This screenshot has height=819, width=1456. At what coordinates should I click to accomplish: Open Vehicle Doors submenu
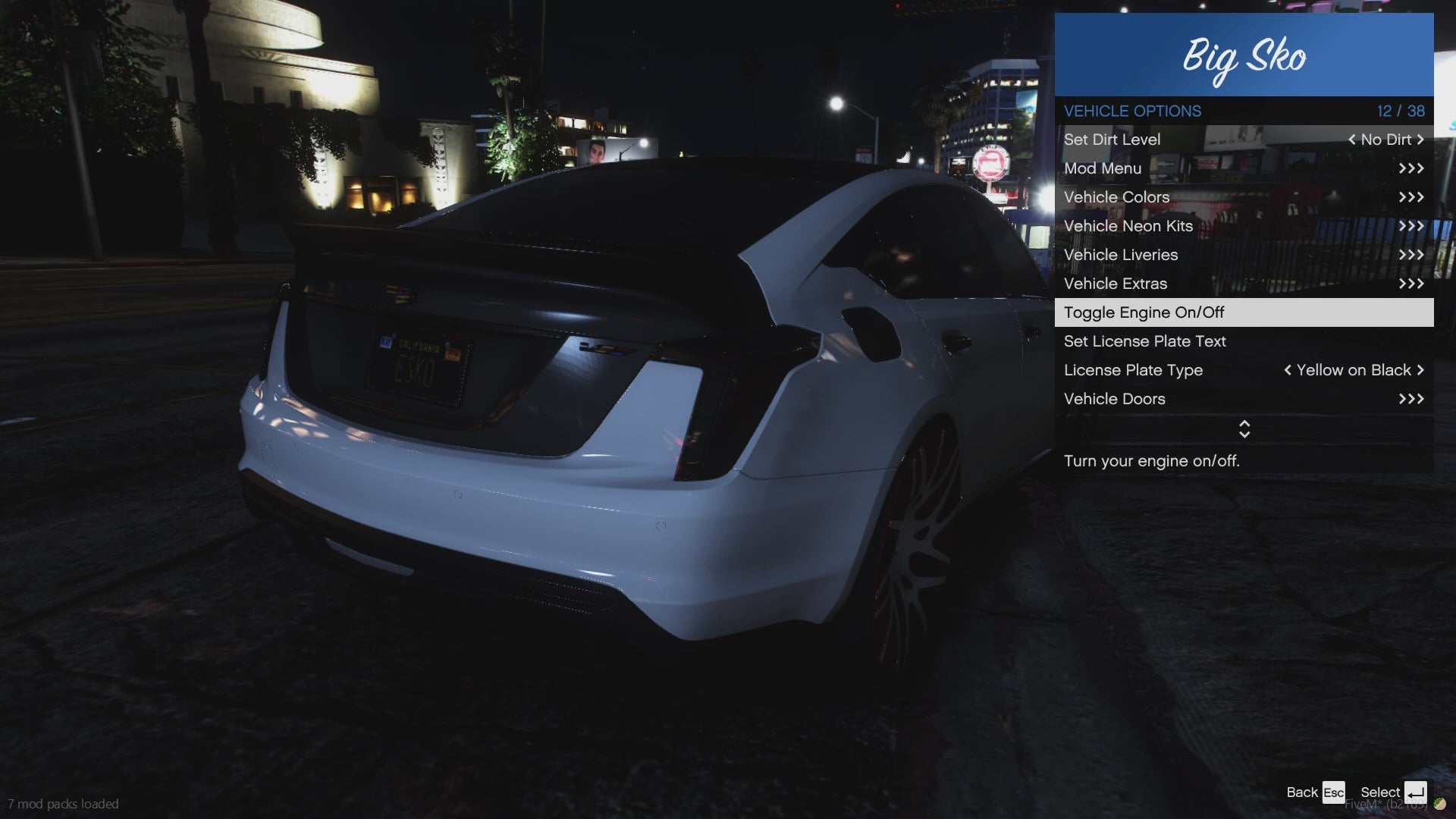coord(1244,399)
